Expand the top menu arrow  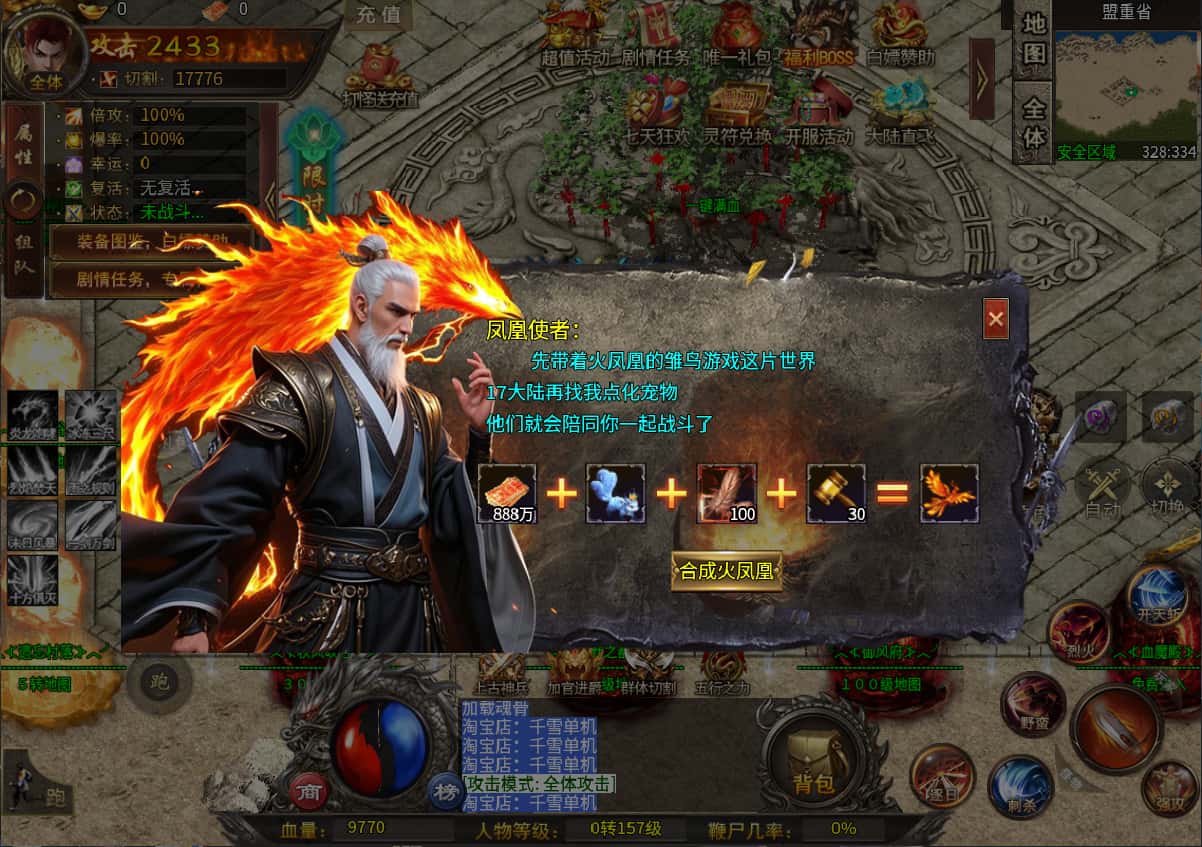pyautogui.click(x=982, y=79)
